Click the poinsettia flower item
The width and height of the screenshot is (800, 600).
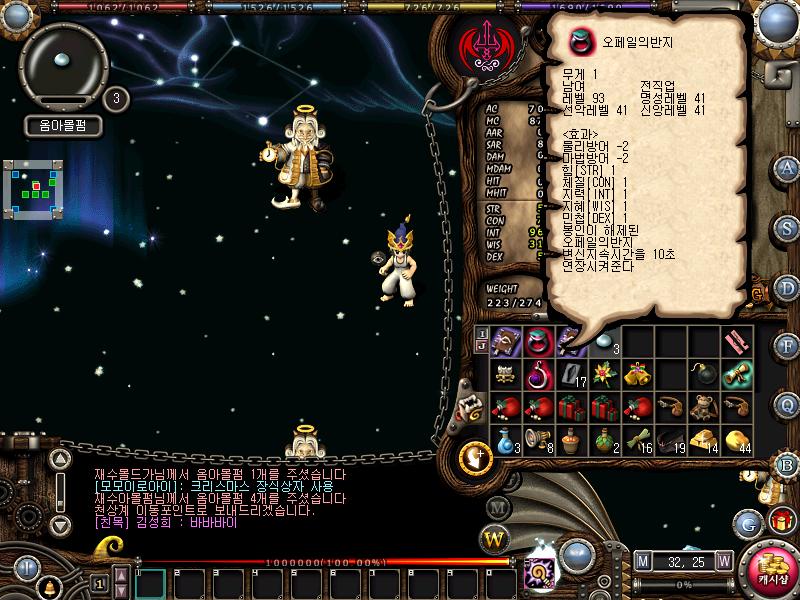604,376
